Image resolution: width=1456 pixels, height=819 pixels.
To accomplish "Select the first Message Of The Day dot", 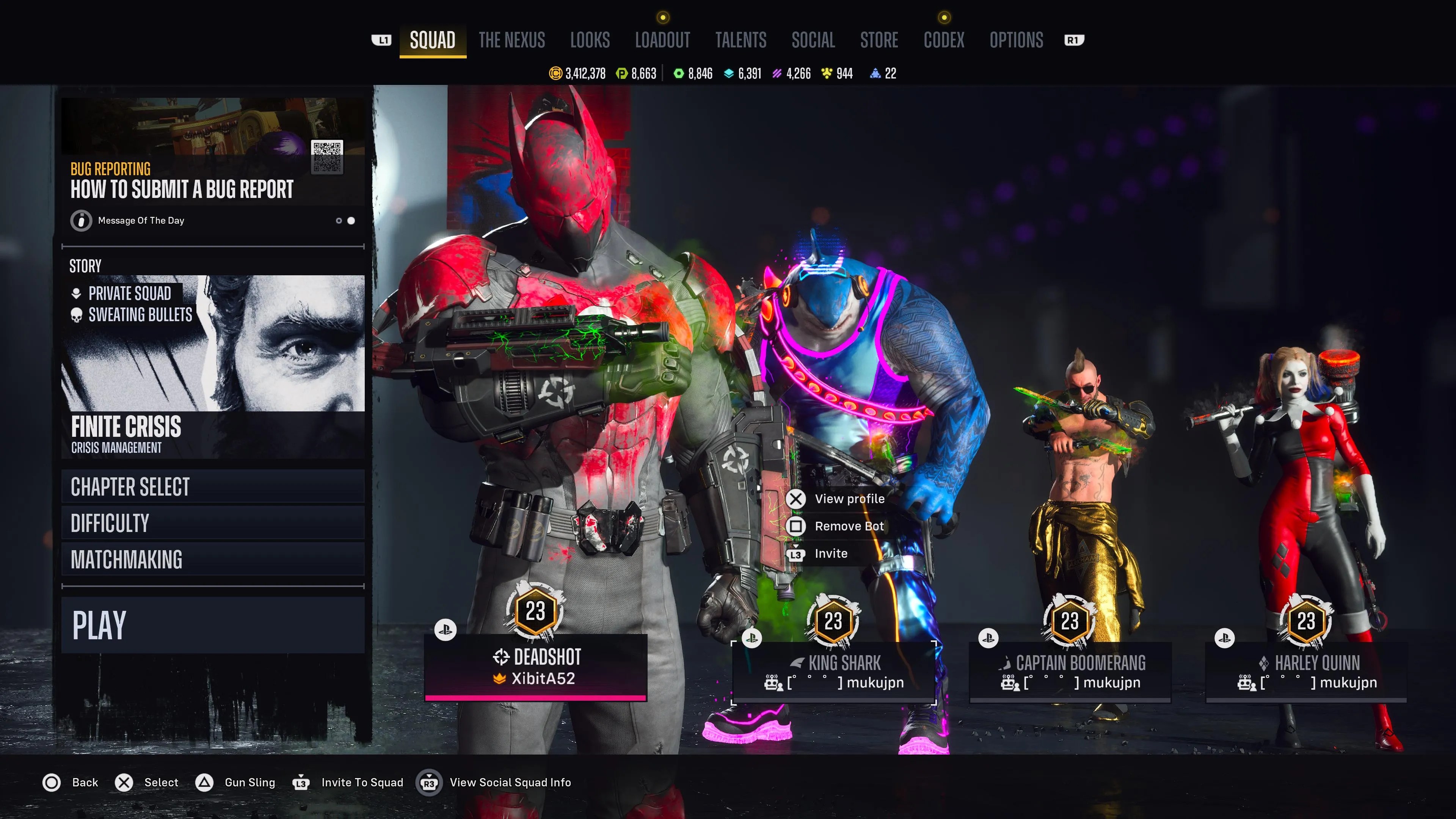I will click(x=339, y=220).
